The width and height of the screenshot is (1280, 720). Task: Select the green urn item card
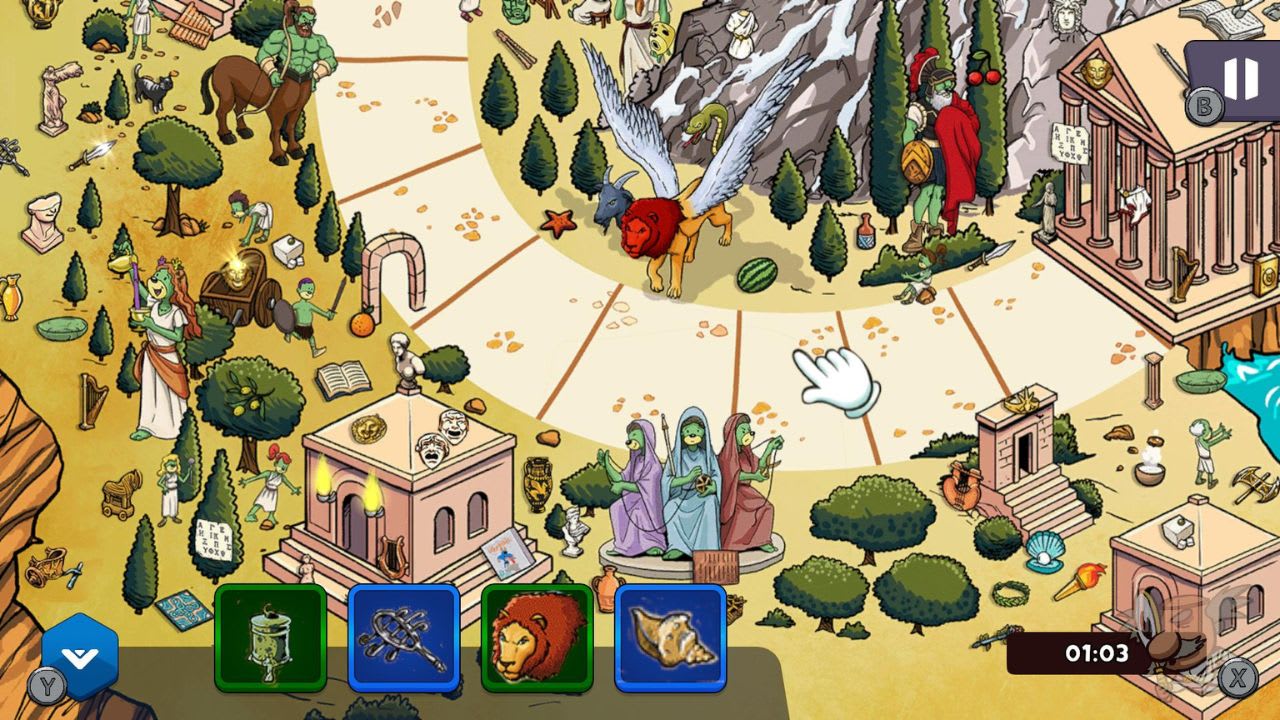[269, 640]
